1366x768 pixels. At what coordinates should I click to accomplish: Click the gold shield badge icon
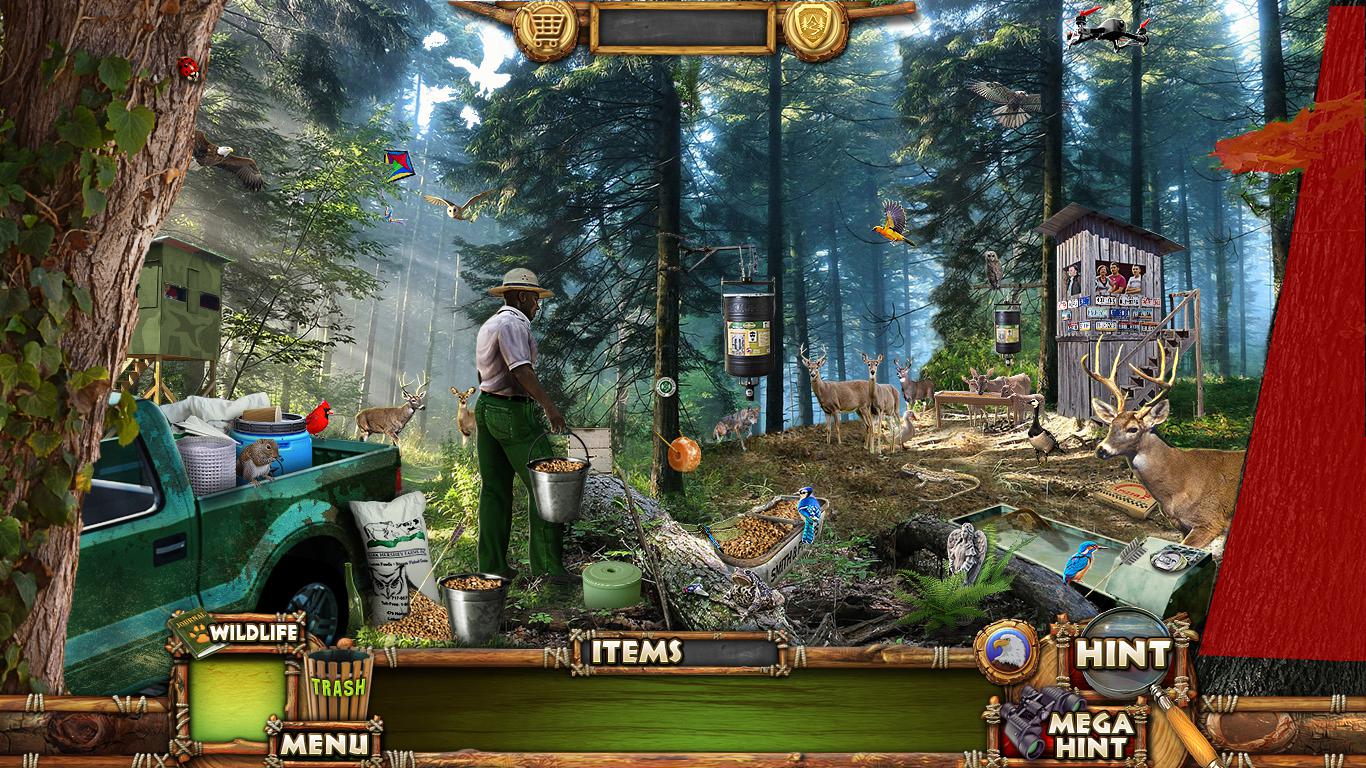click(815, 29)
